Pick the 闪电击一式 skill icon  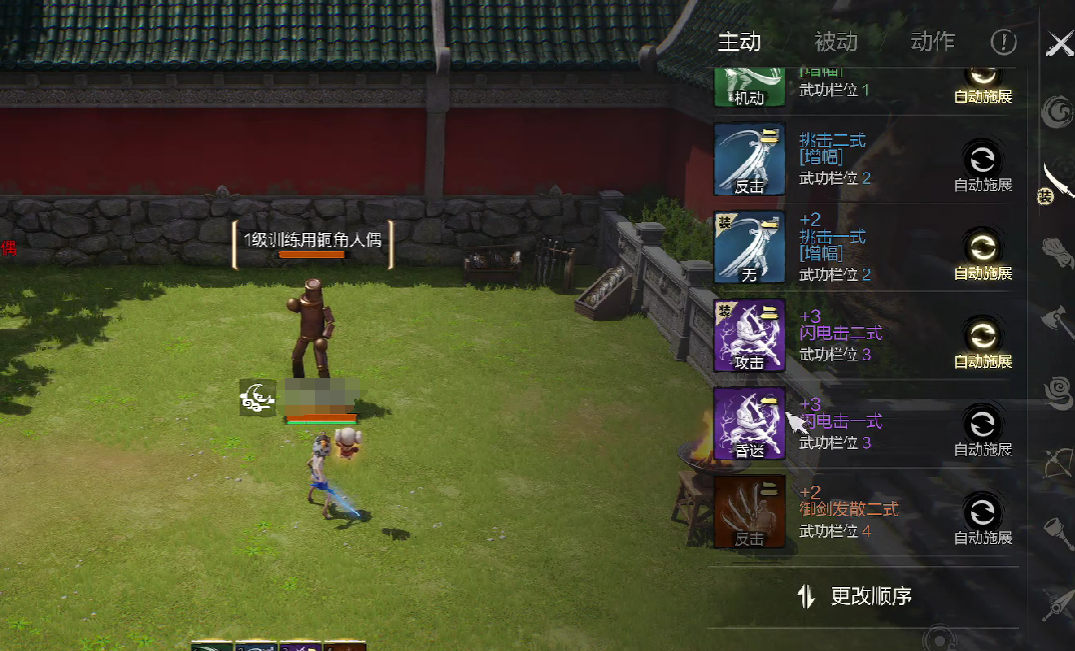coord(749,423)
